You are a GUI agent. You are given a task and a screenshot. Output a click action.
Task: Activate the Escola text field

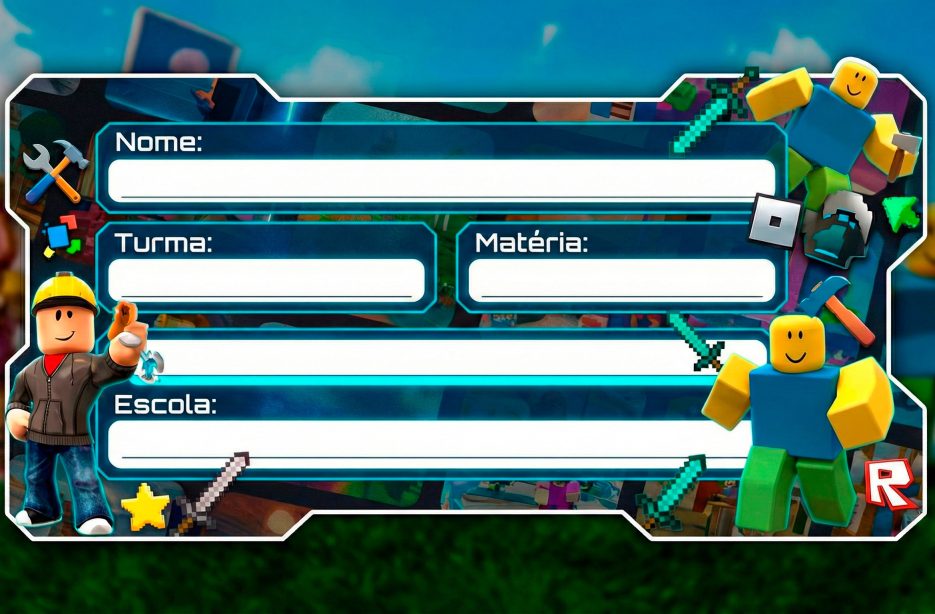pyautogui.click(x=420, y=443)
